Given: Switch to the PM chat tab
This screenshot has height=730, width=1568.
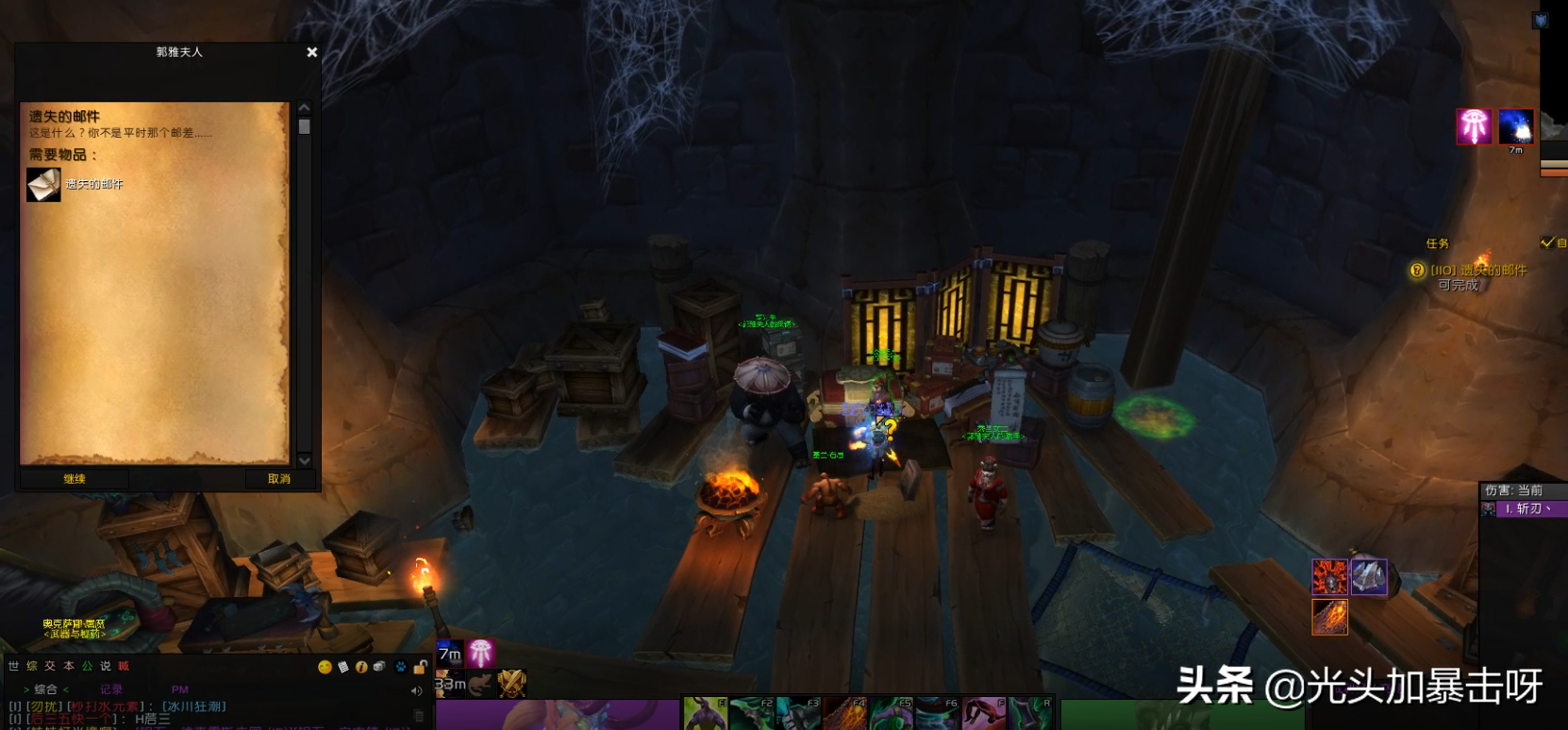Looking at the screenshot, I should tap(180, 689).
